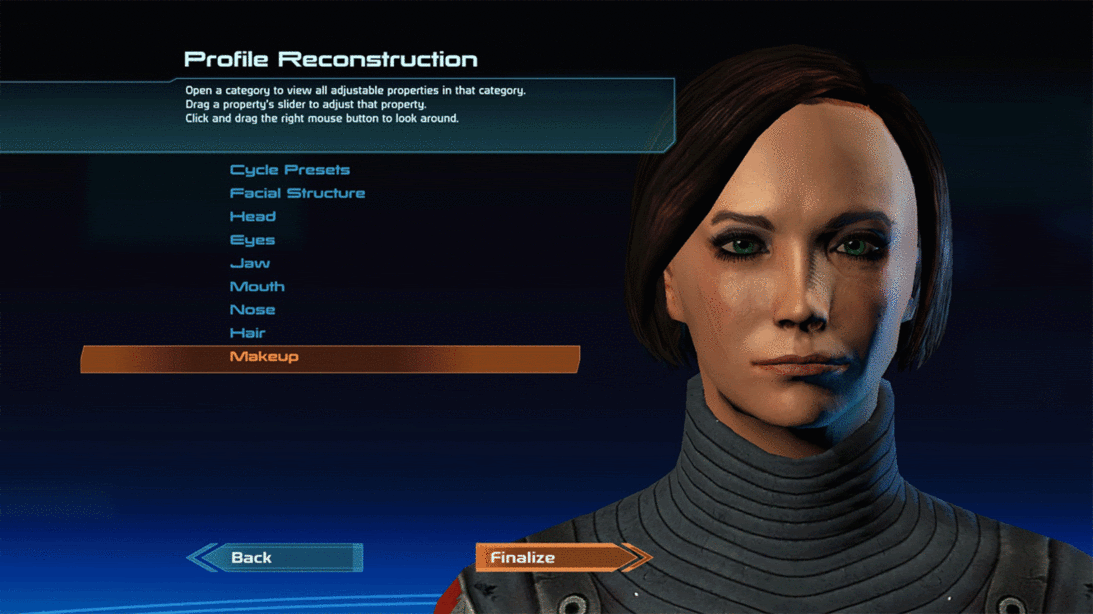Select the Mouth category
Image resolution: width=1093 pixels, height=614 pixels.
coord(257,286)
